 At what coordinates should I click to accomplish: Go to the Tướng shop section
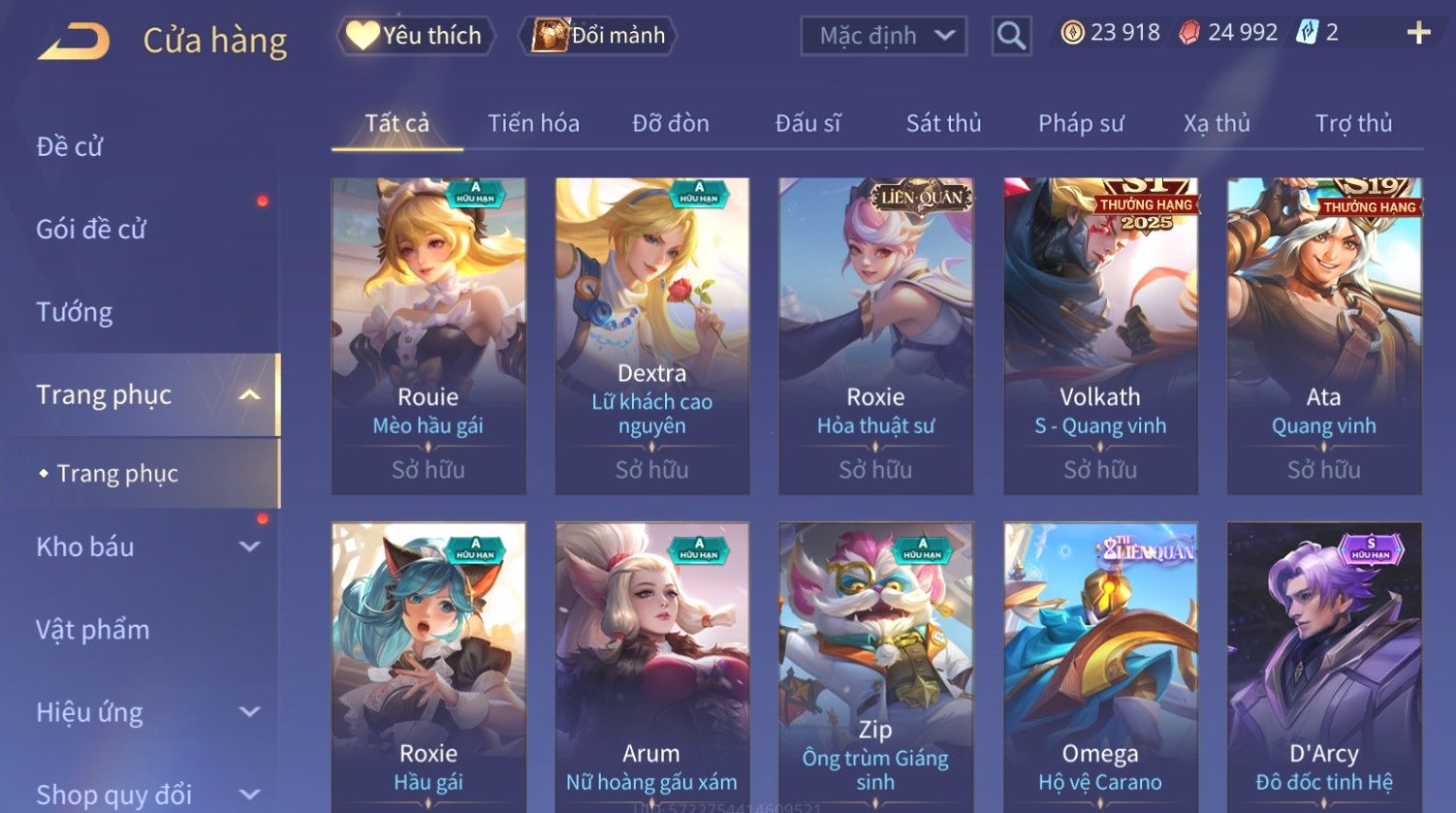tap(75, 312)
